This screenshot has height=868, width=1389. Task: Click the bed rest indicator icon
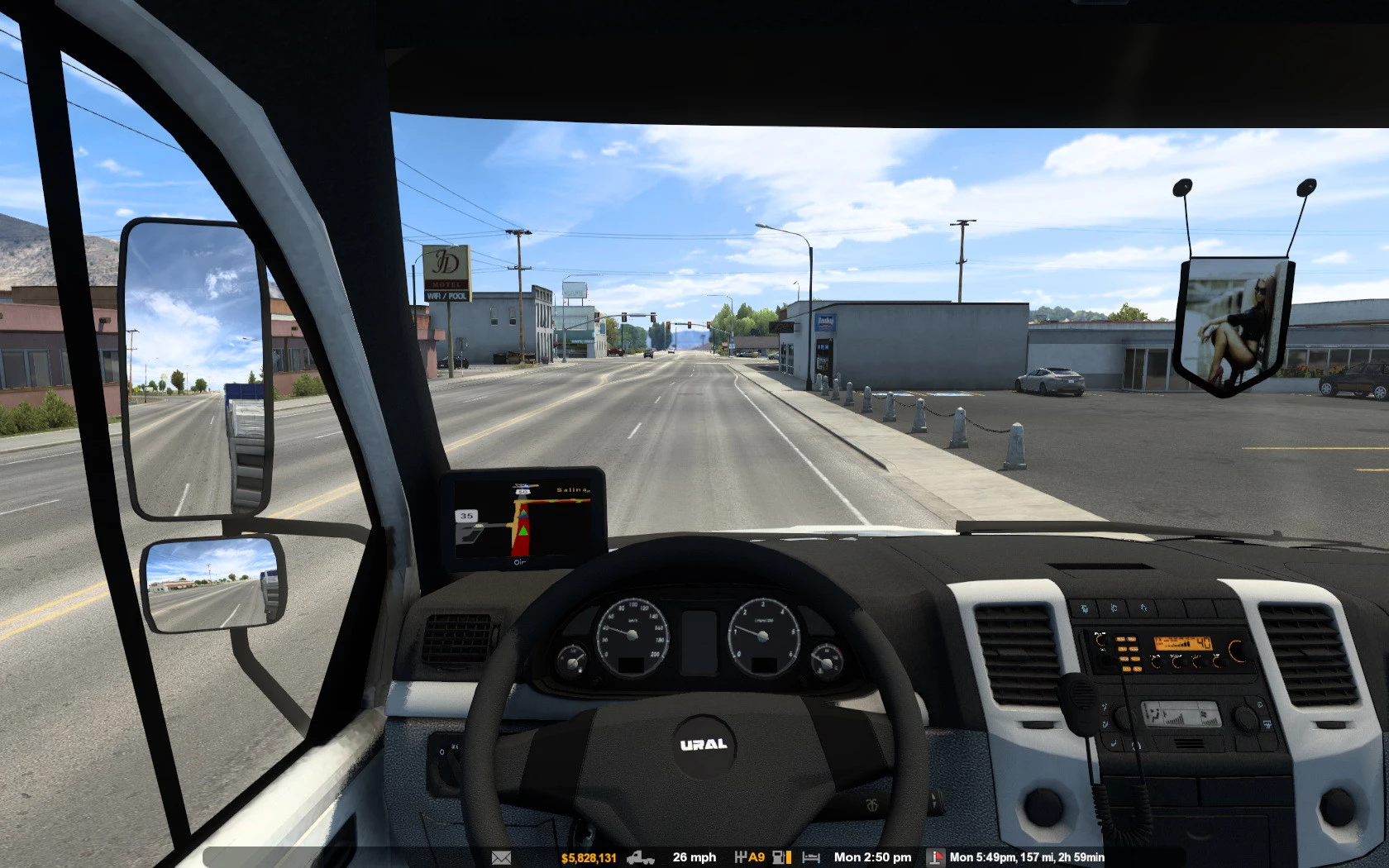click(811, 857)
